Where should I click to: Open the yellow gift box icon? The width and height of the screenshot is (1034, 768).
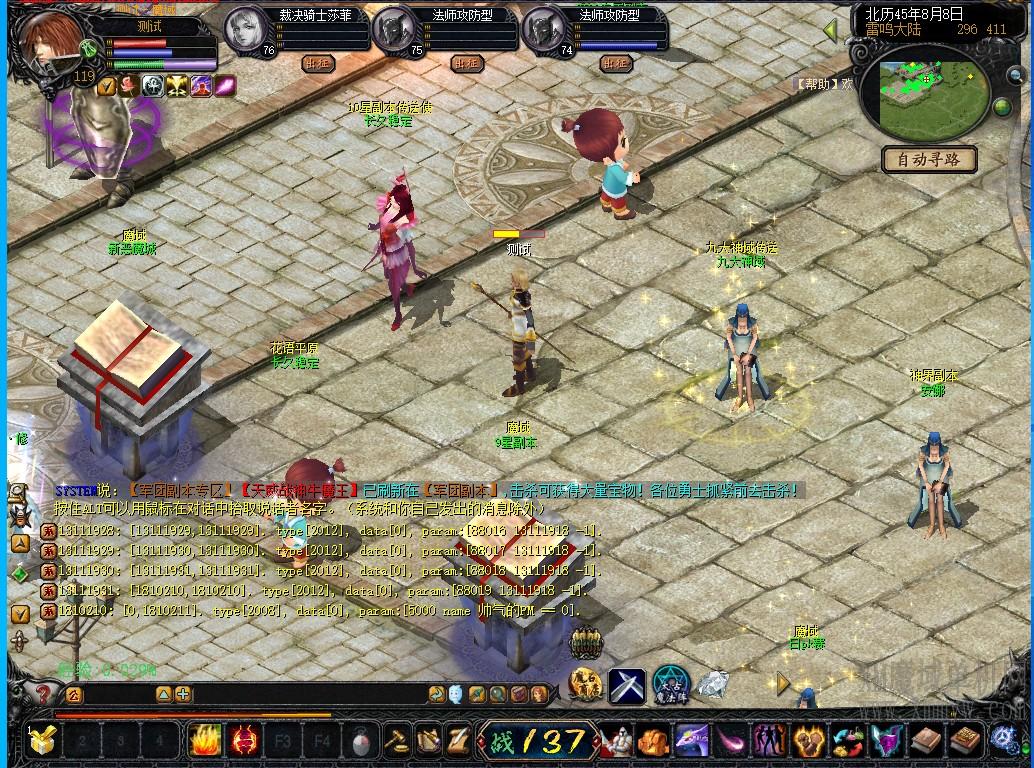(x=42, y=741)
